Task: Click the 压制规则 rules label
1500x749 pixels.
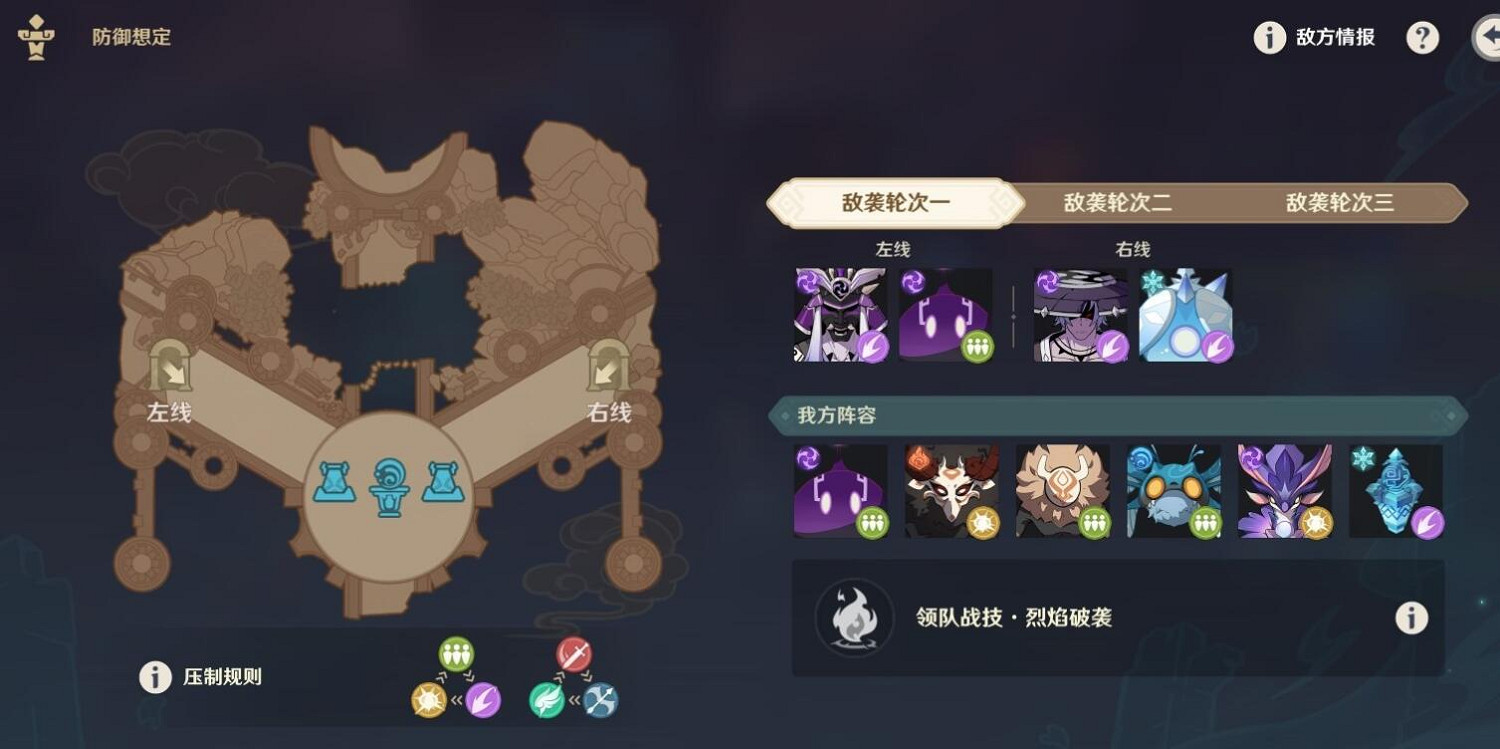Action: tap(221, 679)
